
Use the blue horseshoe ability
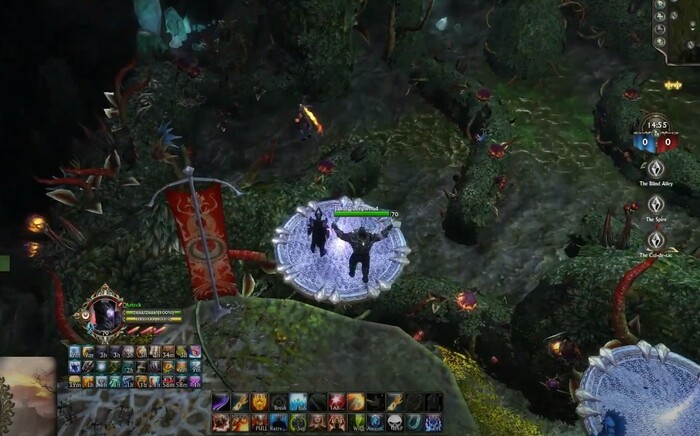tap(412, 423)
